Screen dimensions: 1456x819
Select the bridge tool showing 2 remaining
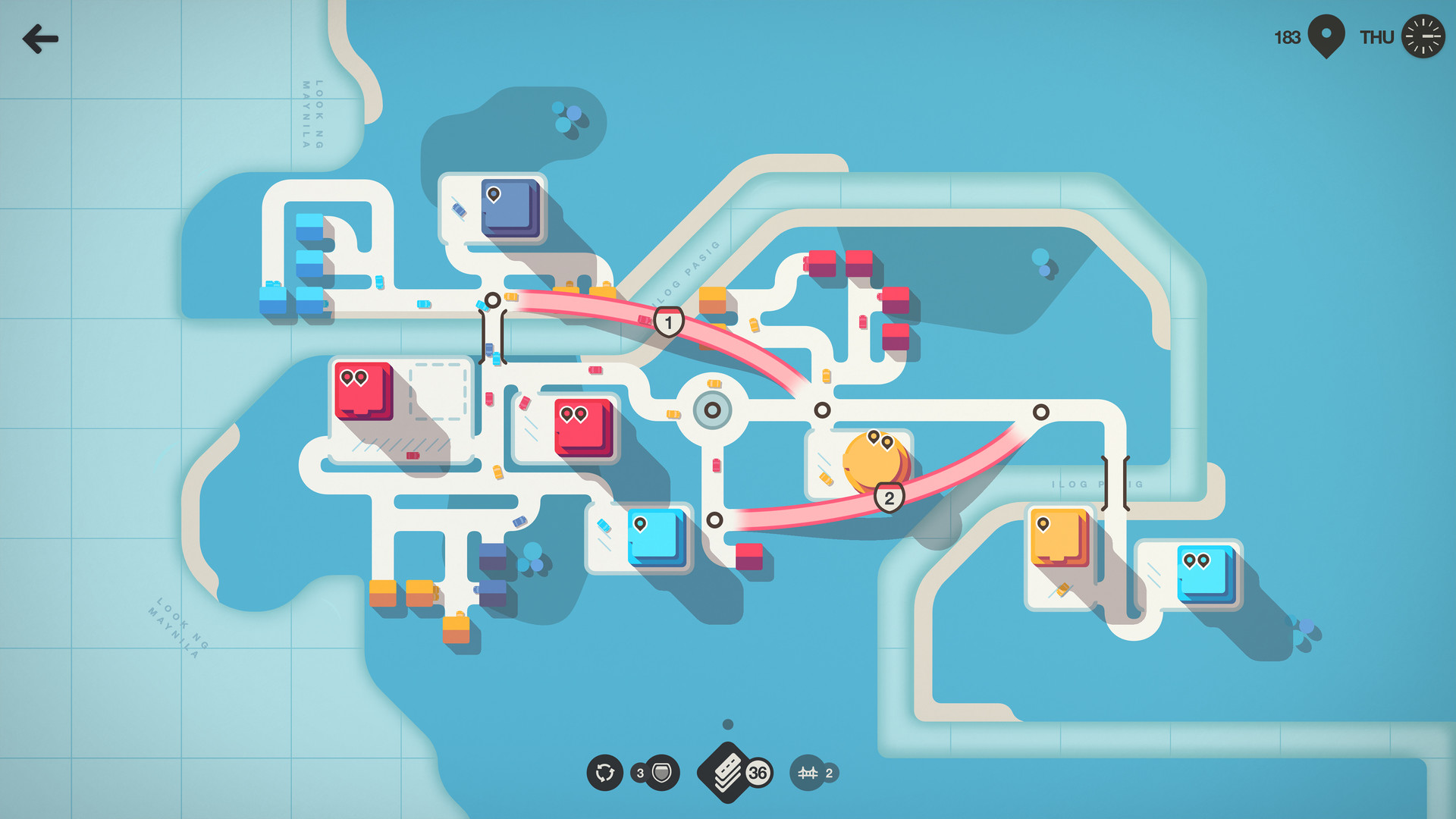pyautogui.click(x=809, y=773)
